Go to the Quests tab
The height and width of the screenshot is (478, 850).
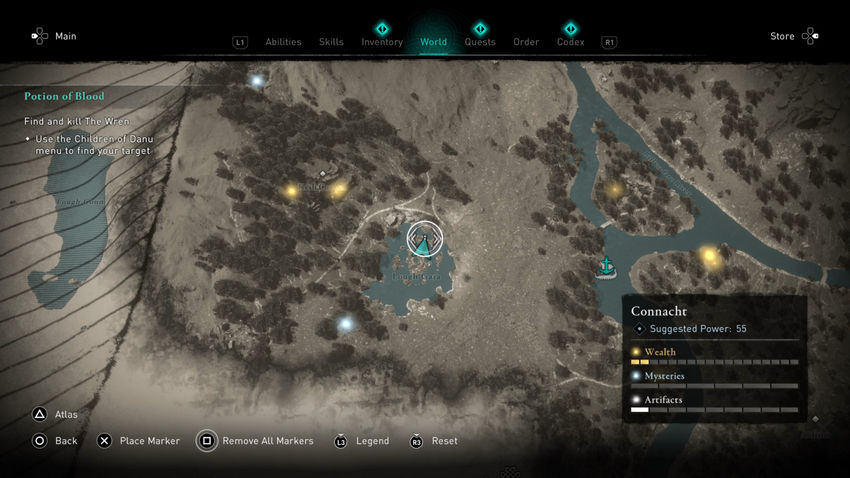(480, 42)
